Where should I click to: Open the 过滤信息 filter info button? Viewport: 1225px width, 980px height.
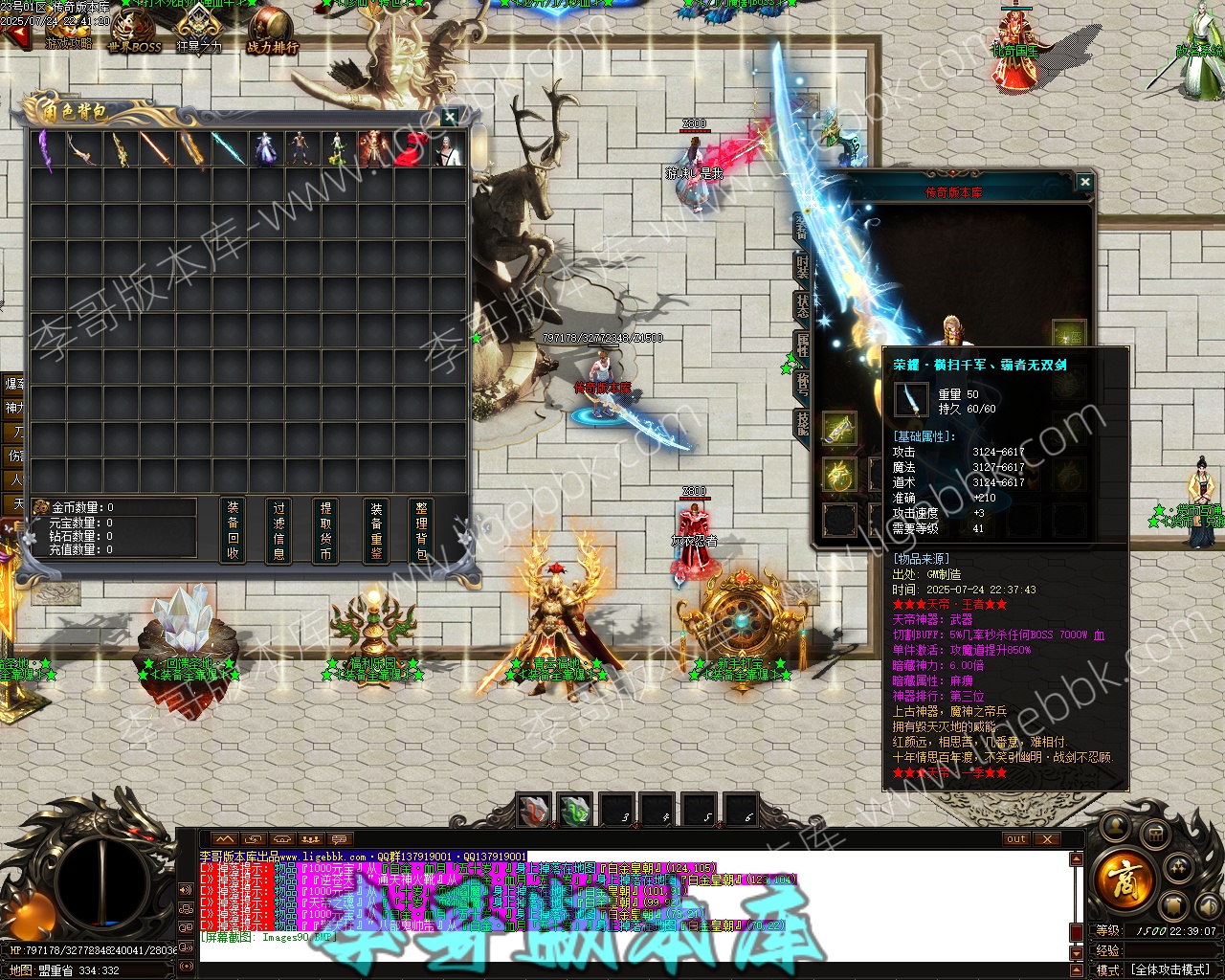point(278,530)
